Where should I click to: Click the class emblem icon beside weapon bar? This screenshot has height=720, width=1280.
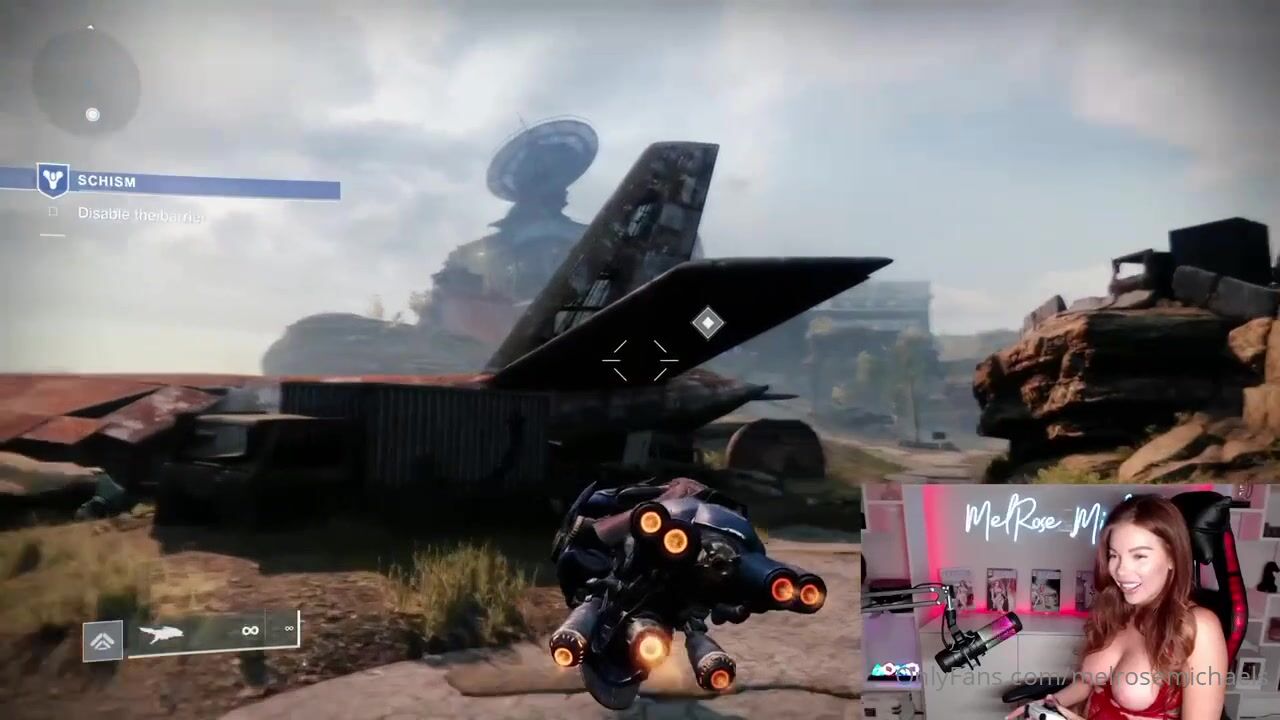(103, 640)
